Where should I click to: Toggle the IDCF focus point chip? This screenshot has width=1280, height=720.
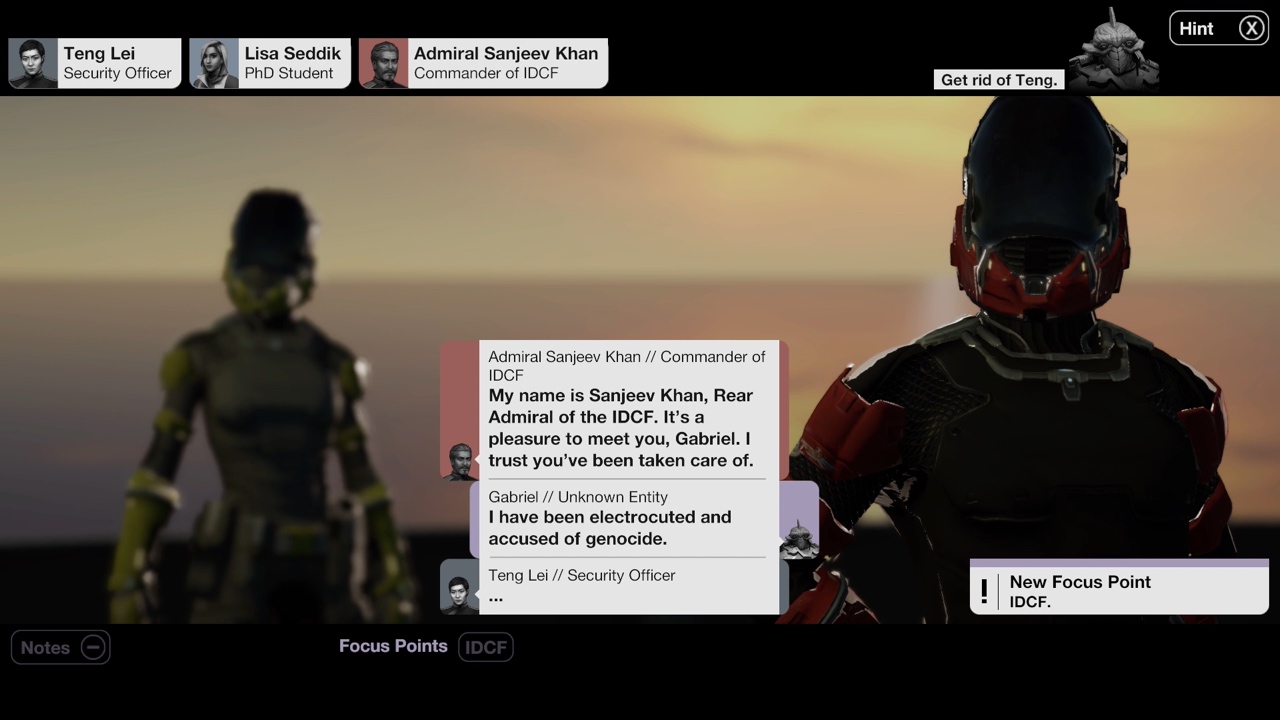[486, 647]
